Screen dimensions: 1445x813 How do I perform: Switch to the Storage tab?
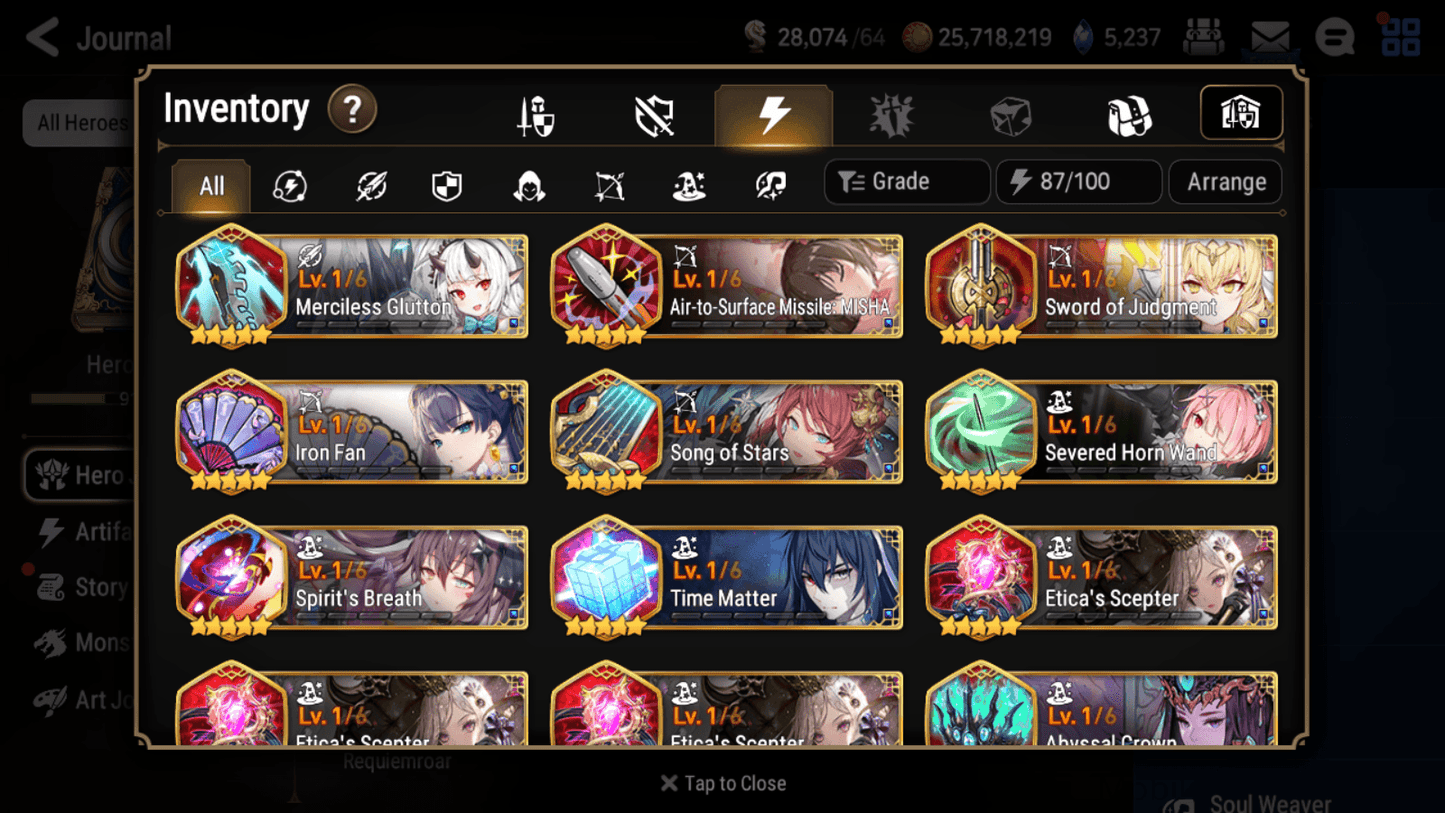pyautogui.click(x=1240, y=113)
